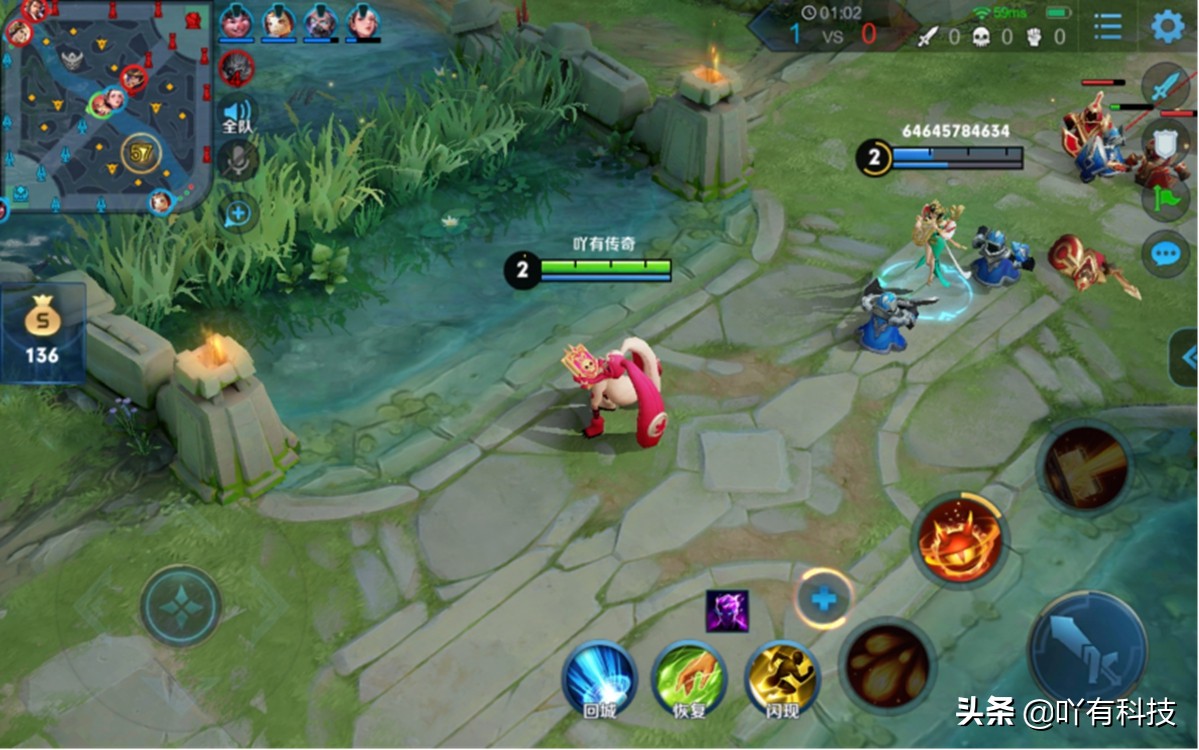Activate the purple demon face icon
Viewport: 1199px width, 750px height.
point(727,611)
